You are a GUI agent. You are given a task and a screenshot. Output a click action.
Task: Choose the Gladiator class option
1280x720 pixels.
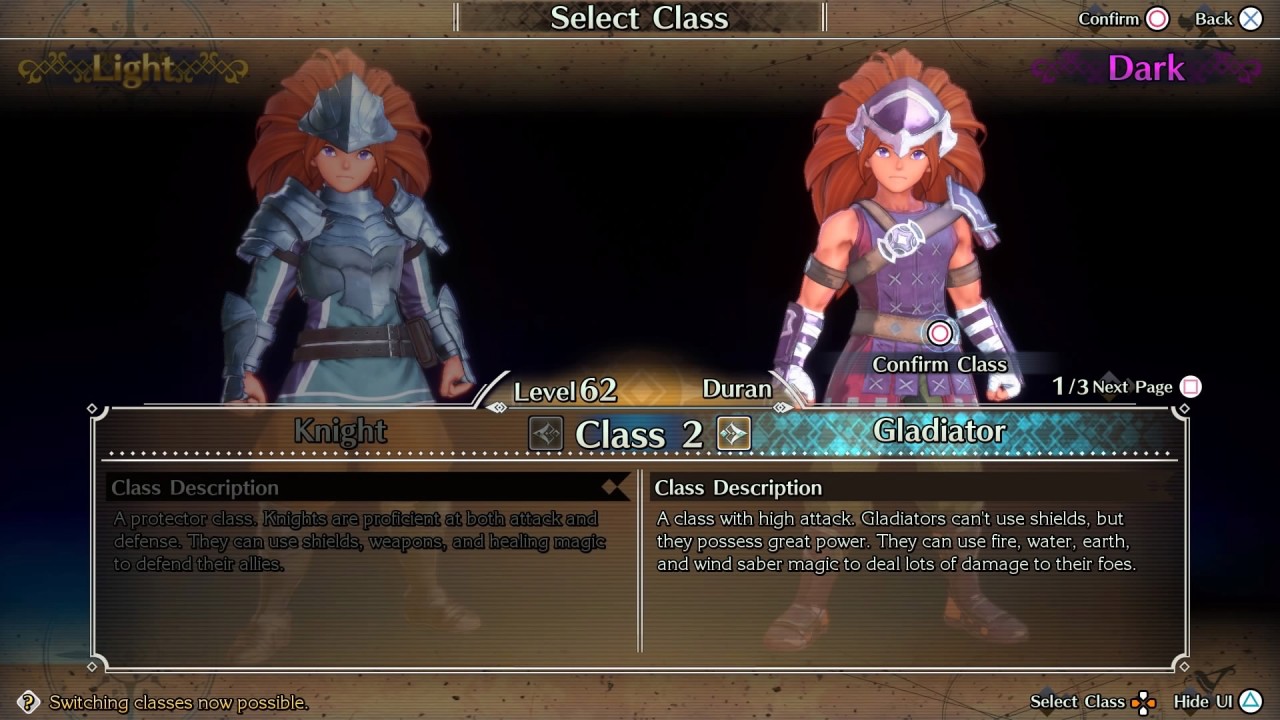tap(939, 431)
